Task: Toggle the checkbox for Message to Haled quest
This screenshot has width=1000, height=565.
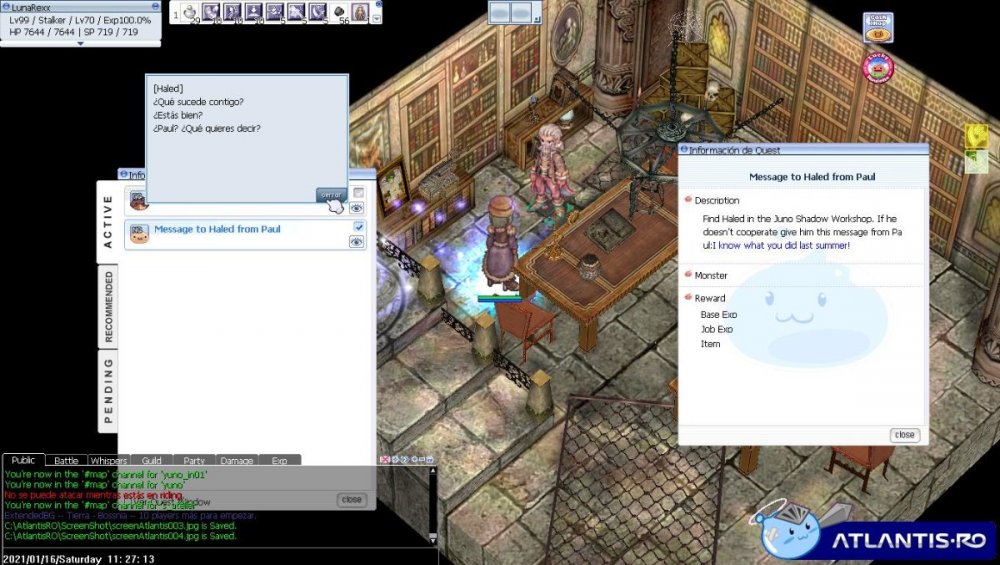Action: 359,228
